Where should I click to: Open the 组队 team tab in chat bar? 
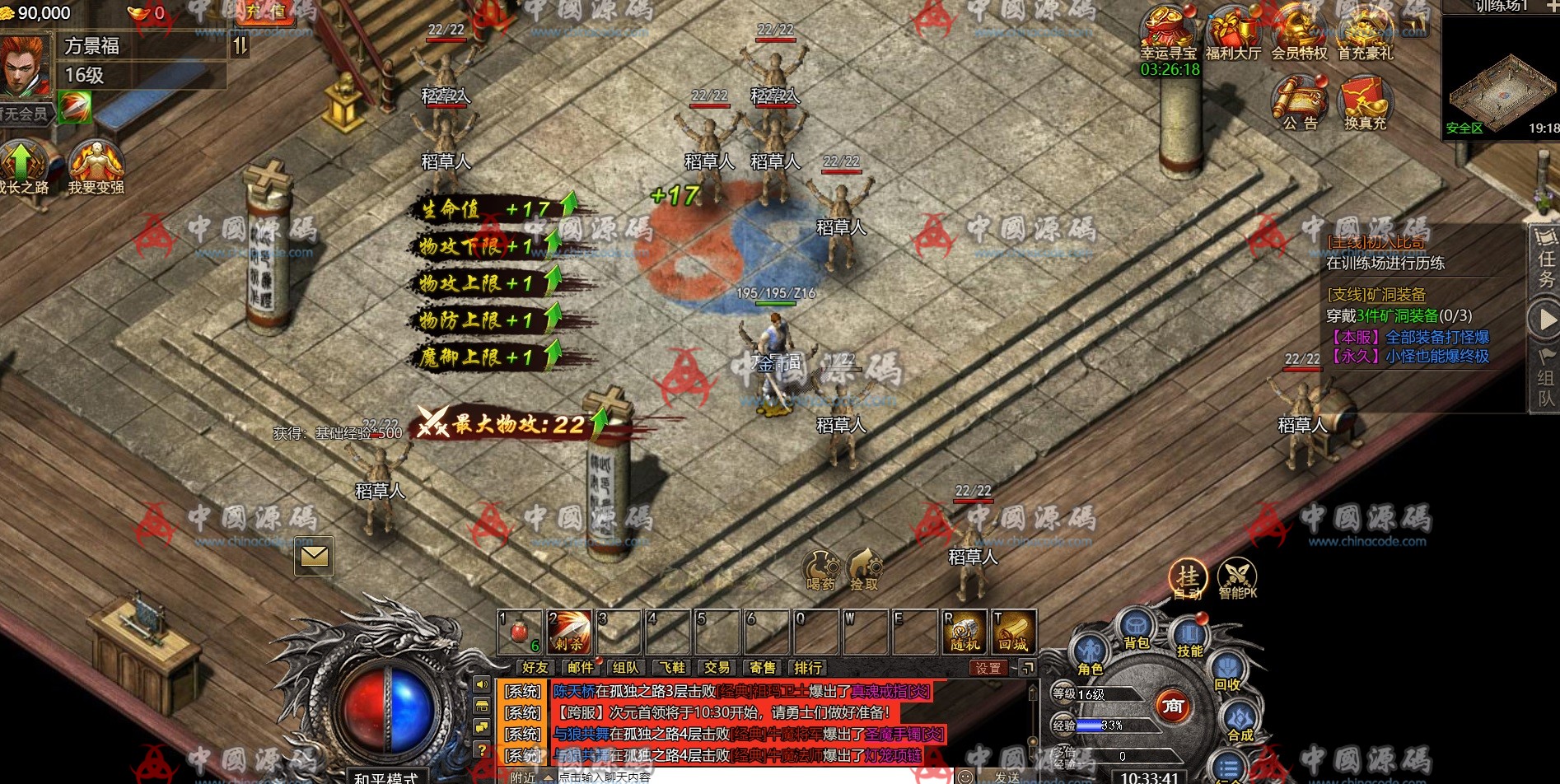[x=625, y=668]
